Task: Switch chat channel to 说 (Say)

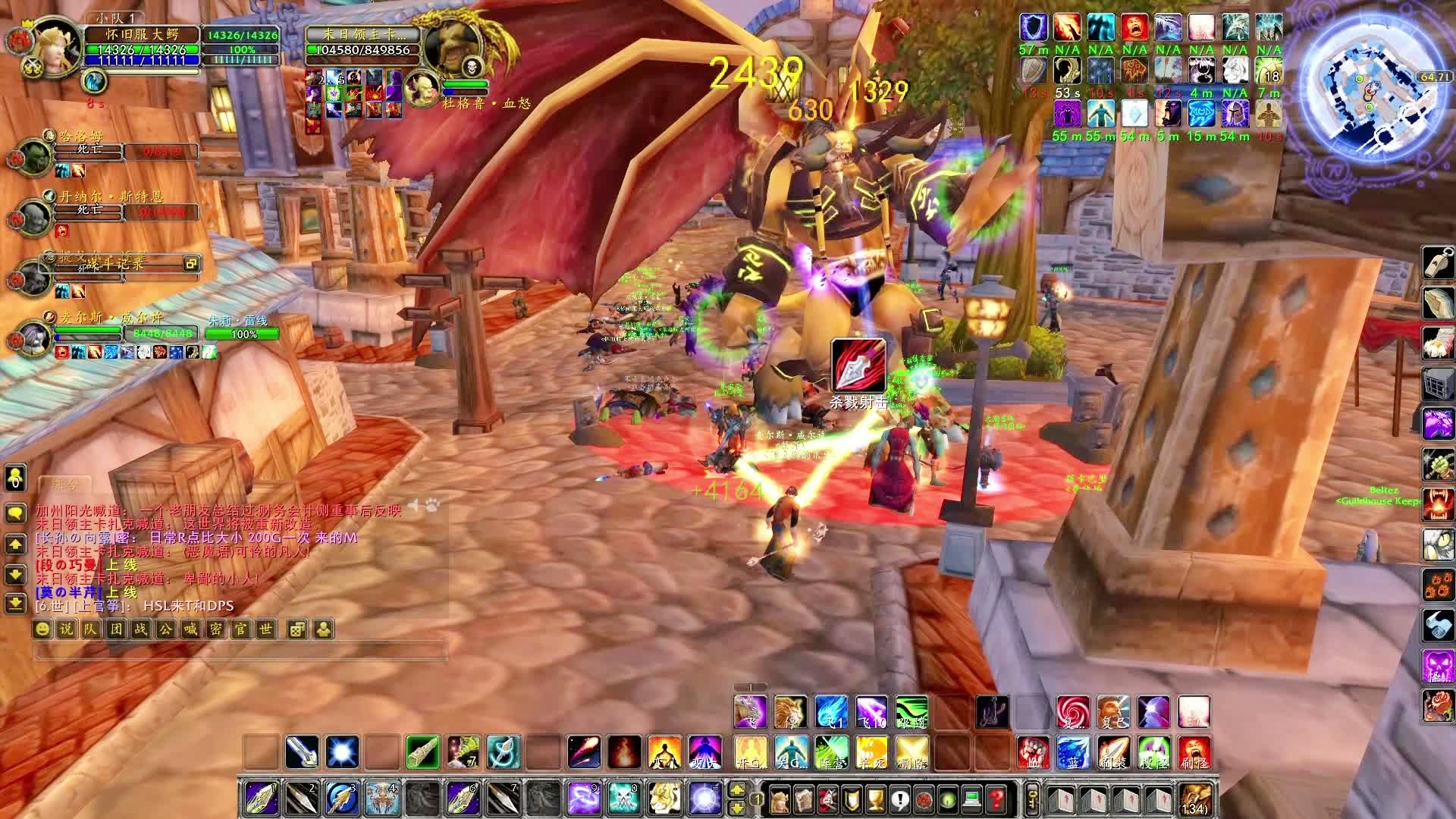Action: (x=67, y=629)
